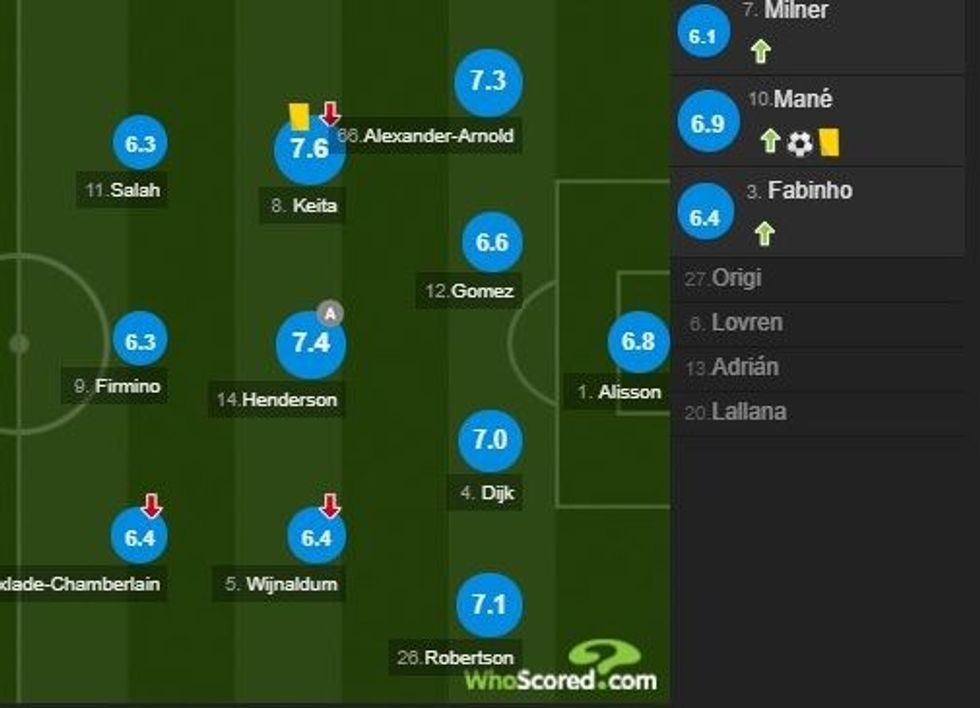Open Henderson's 7.4 player marker

pyautogui.click(x=310, y=344)
